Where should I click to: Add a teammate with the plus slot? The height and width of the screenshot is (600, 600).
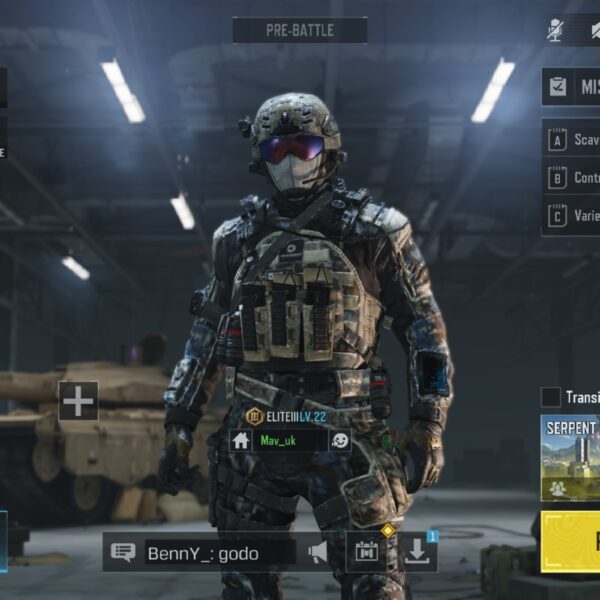point(78,401)
